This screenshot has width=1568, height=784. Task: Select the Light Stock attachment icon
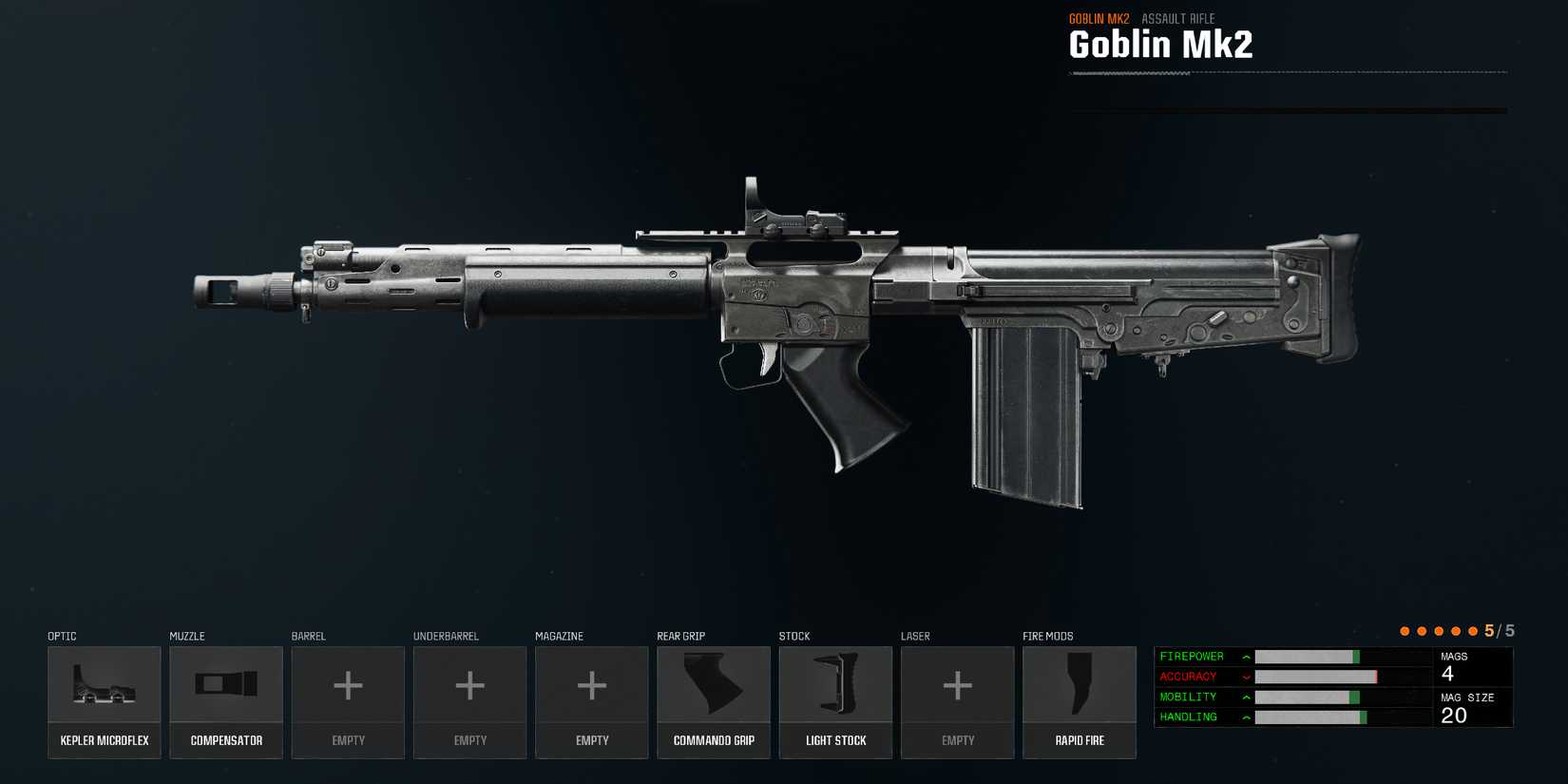tap(835, 685)
